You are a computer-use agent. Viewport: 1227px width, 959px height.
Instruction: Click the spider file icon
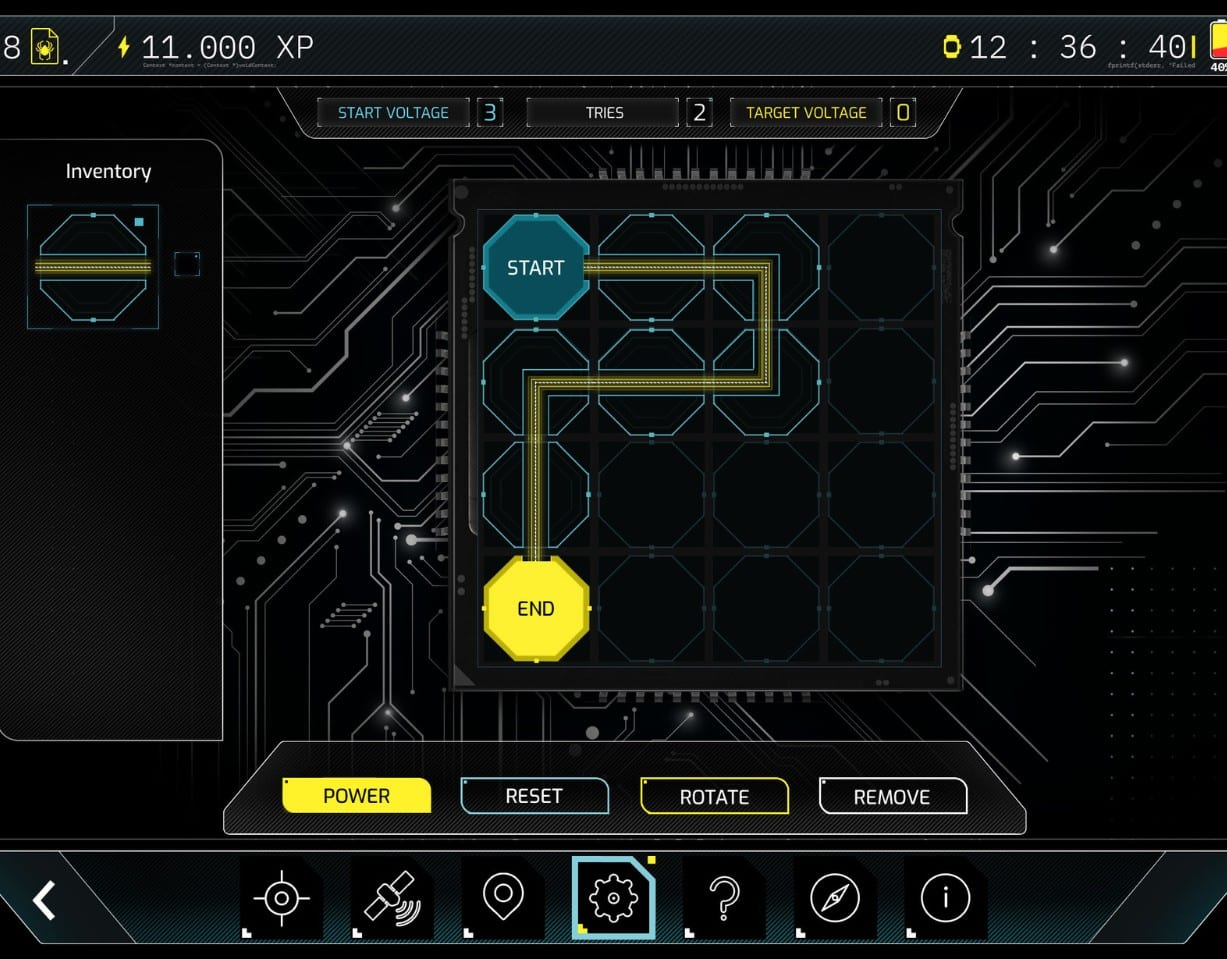[x=45, y=47]
